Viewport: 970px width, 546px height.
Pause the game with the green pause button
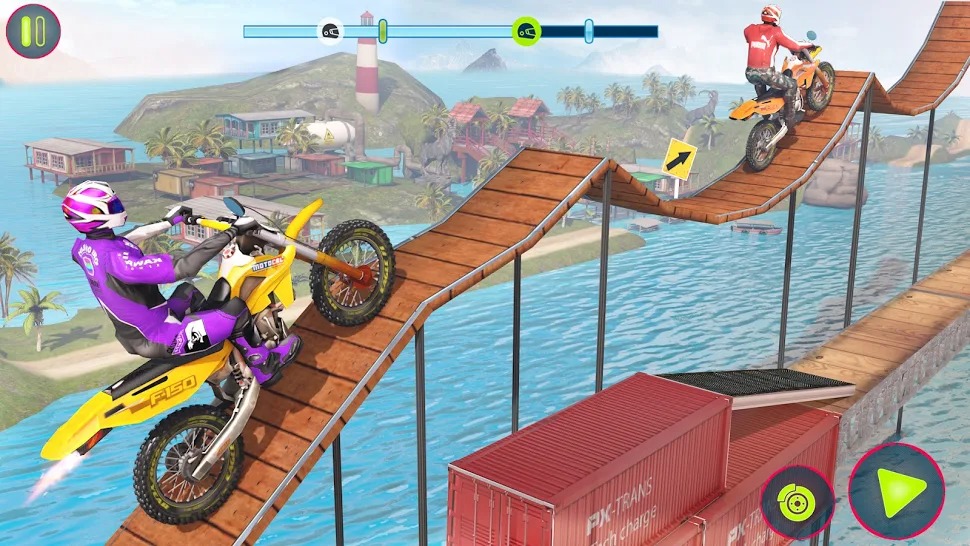(x=33, y=31)
